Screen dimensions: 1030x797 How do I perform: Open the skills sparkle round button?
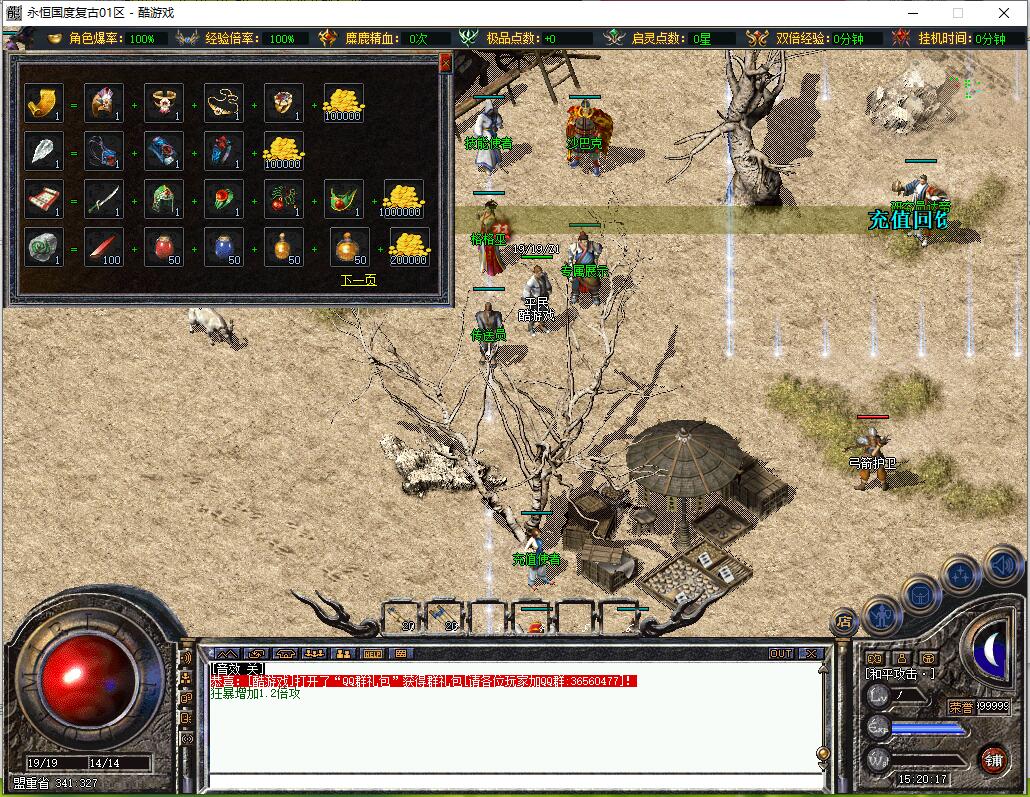960,574
